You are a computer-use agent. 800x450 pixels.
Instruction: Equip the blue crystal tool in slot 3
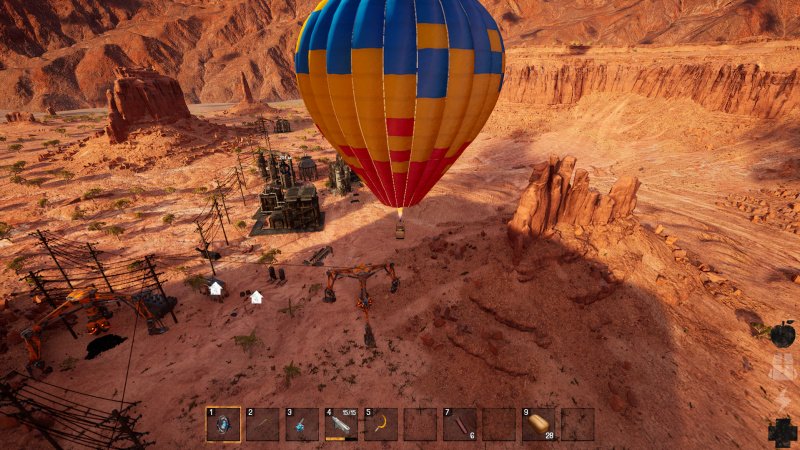(302, 424)
